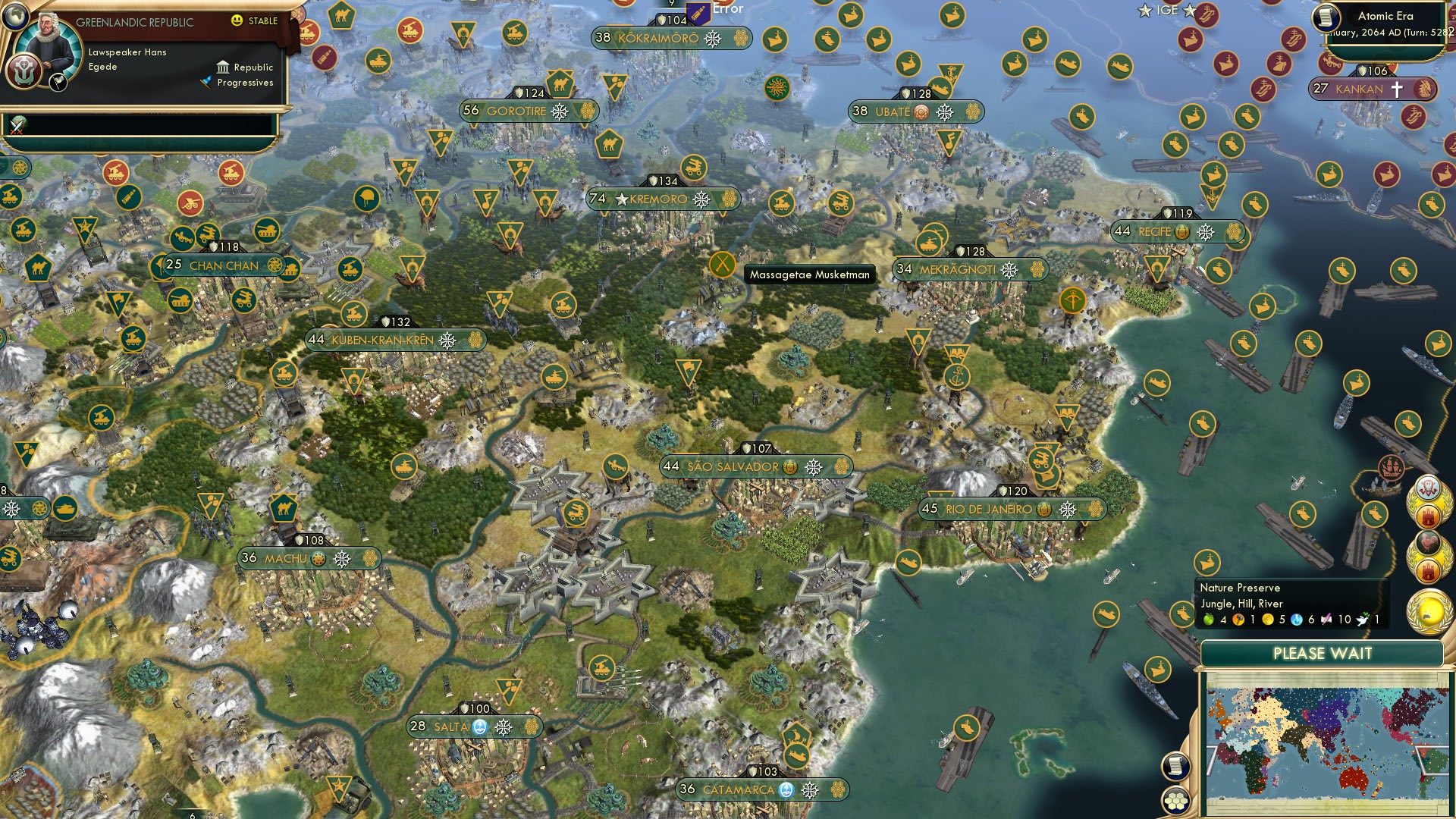Click the PLEASE WAIT banner
1456x819 pixels.
[1323, 652]
